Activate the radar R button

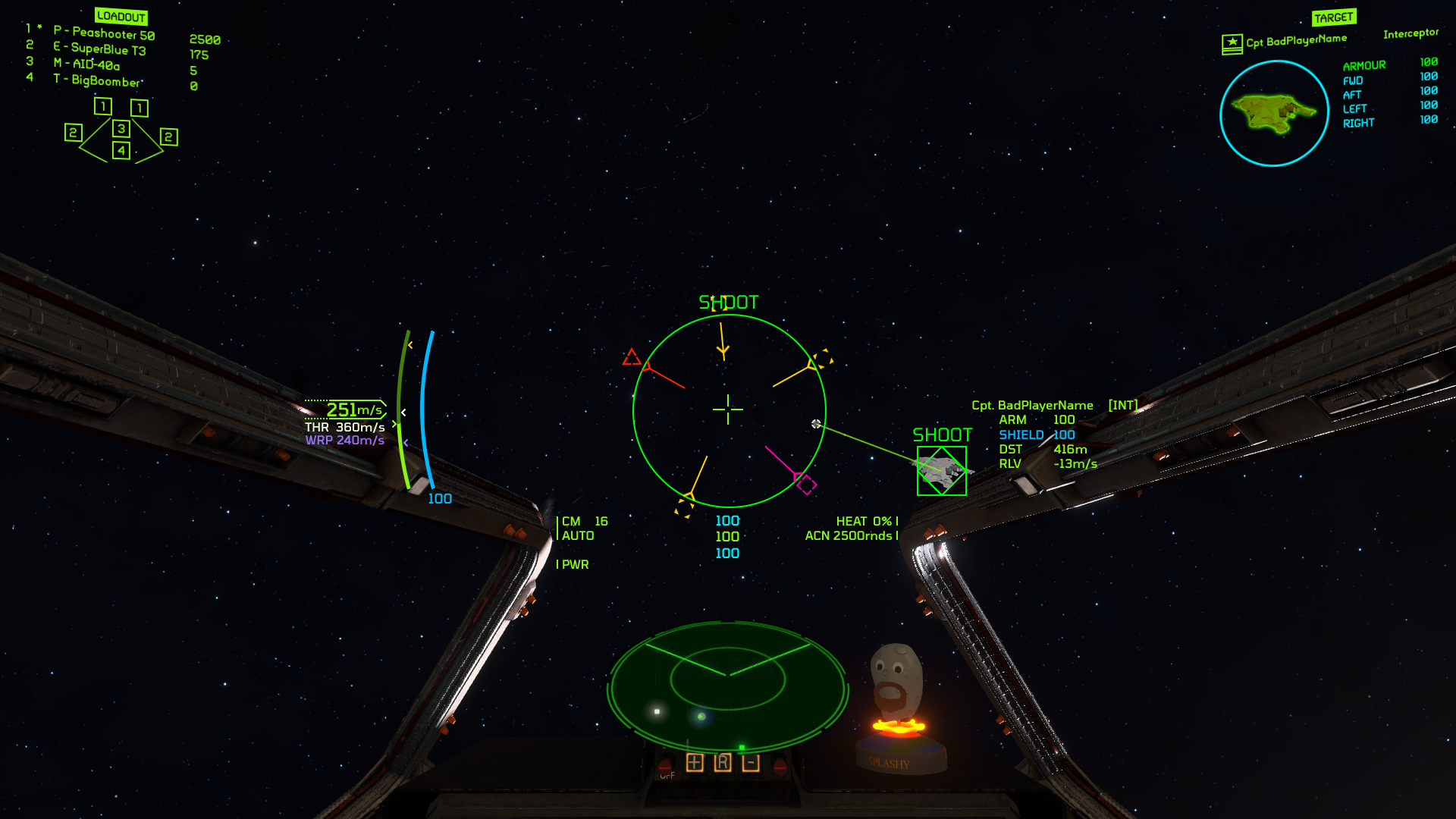(723, 763)
